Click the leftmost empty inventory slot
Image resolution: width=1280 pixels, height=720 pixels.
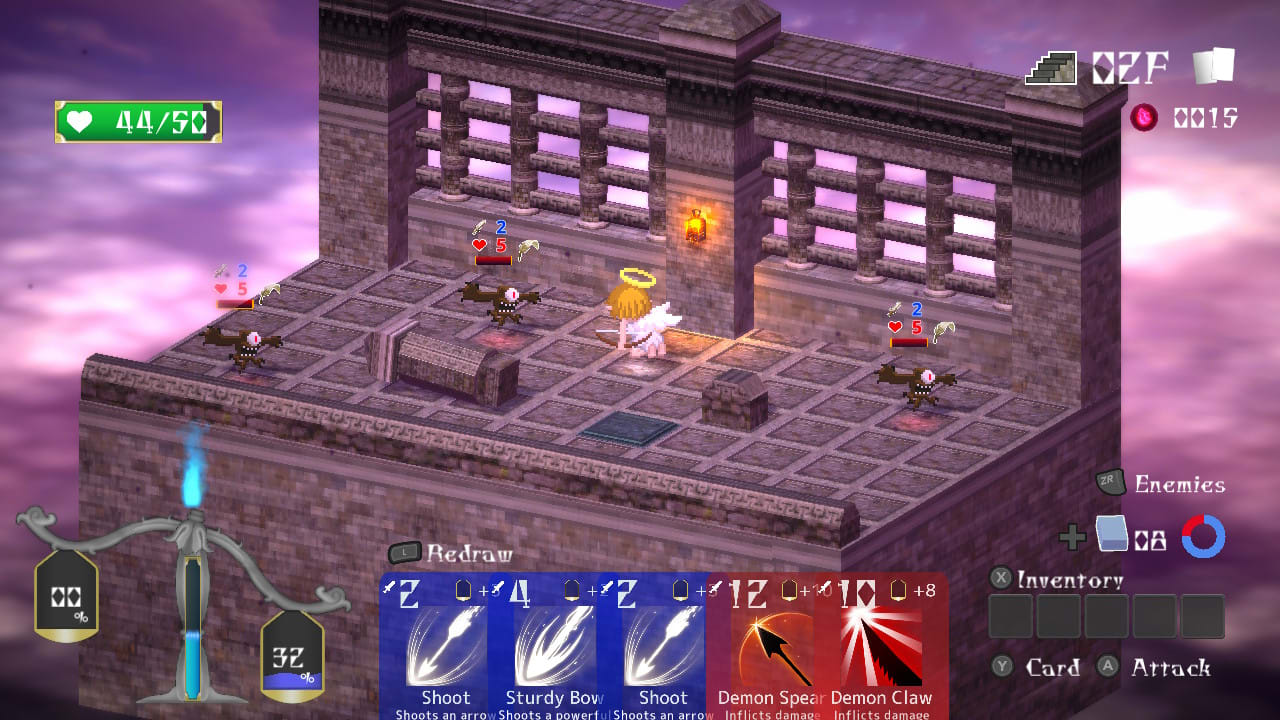1011,617
